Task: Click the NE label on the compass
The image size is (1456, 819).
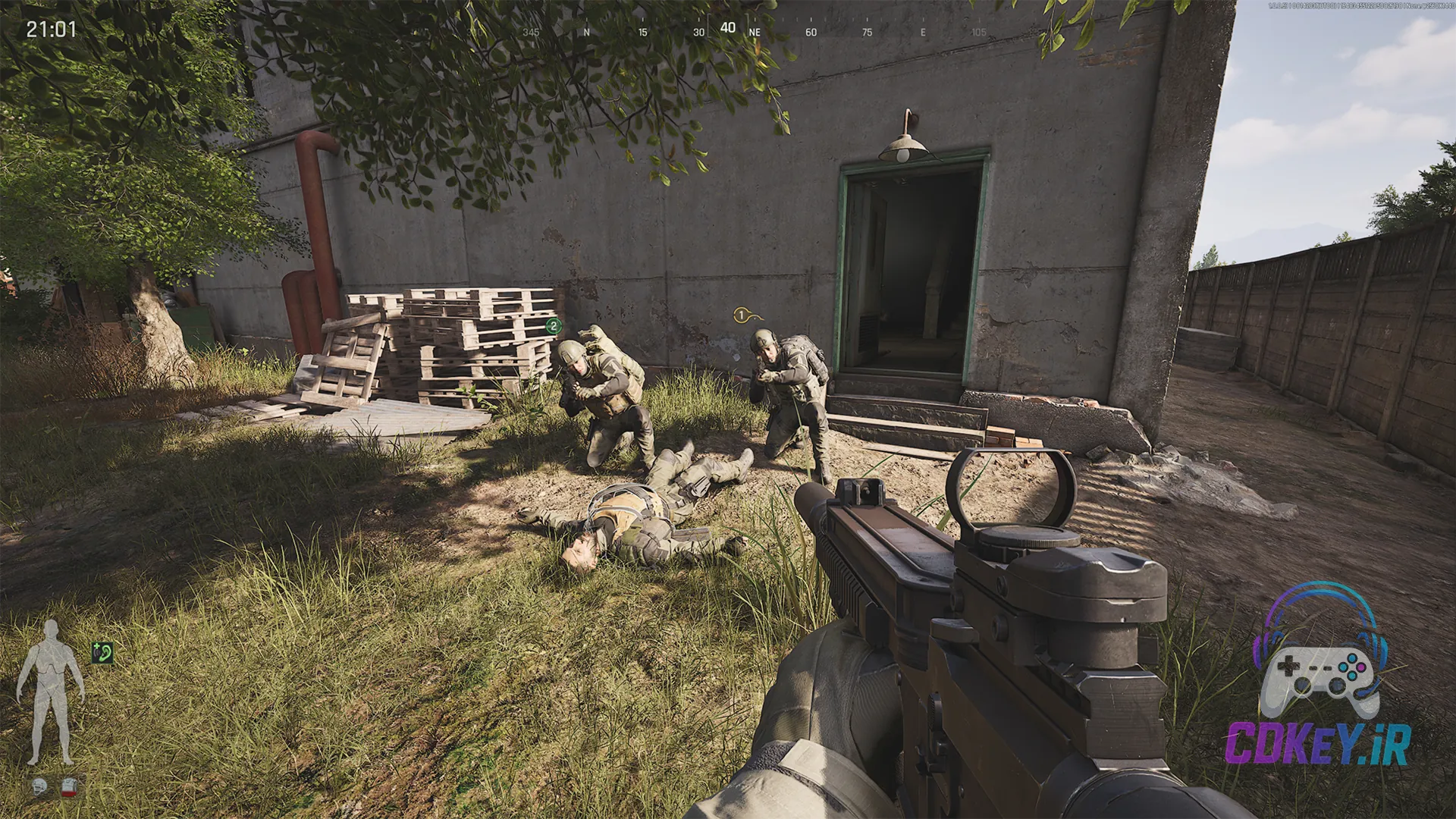Action: pyautogui.click(x=754, y=33)
